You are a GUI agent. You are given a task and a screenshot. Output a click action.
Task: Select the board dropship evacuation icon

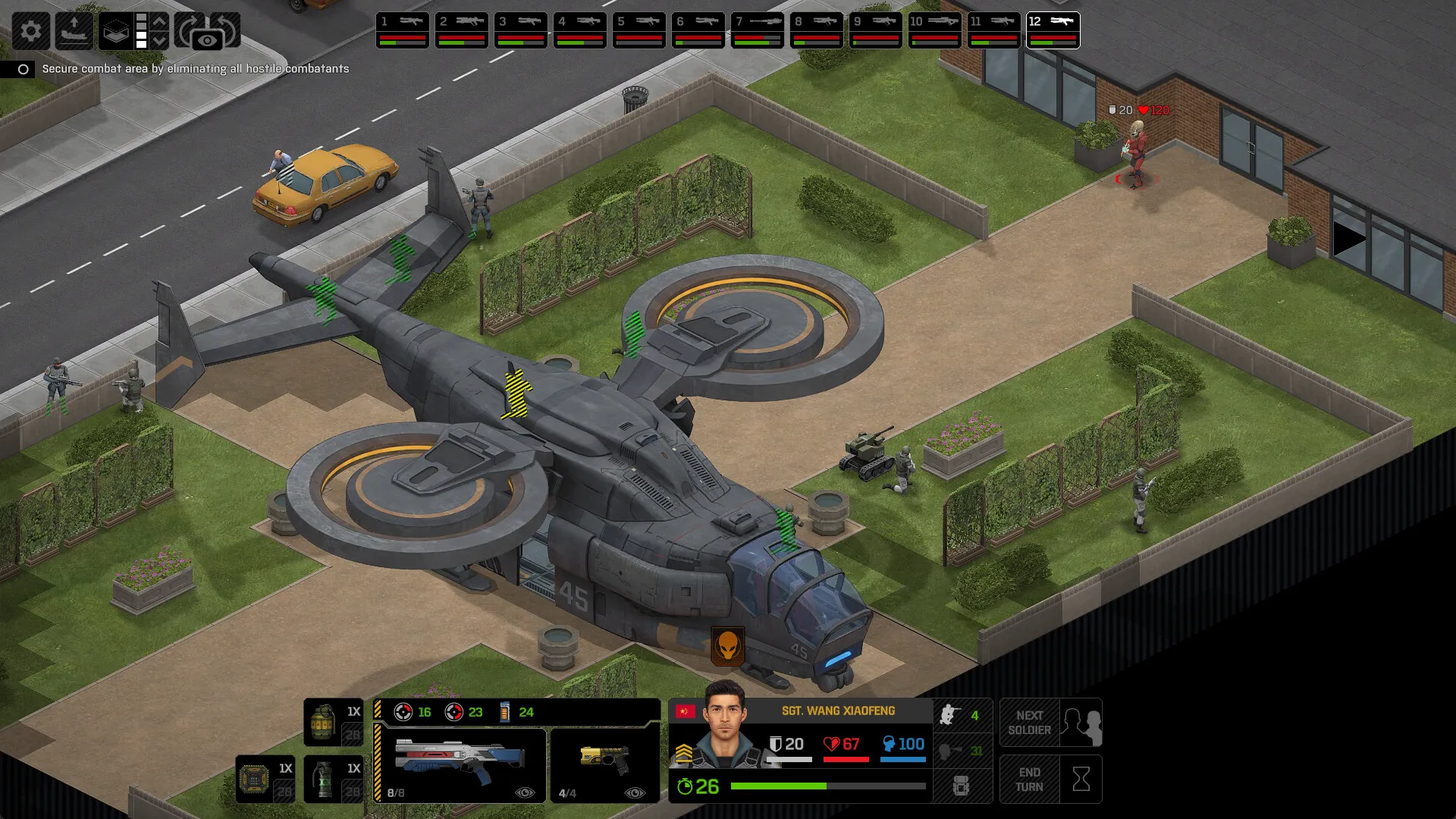click(74, 31)
